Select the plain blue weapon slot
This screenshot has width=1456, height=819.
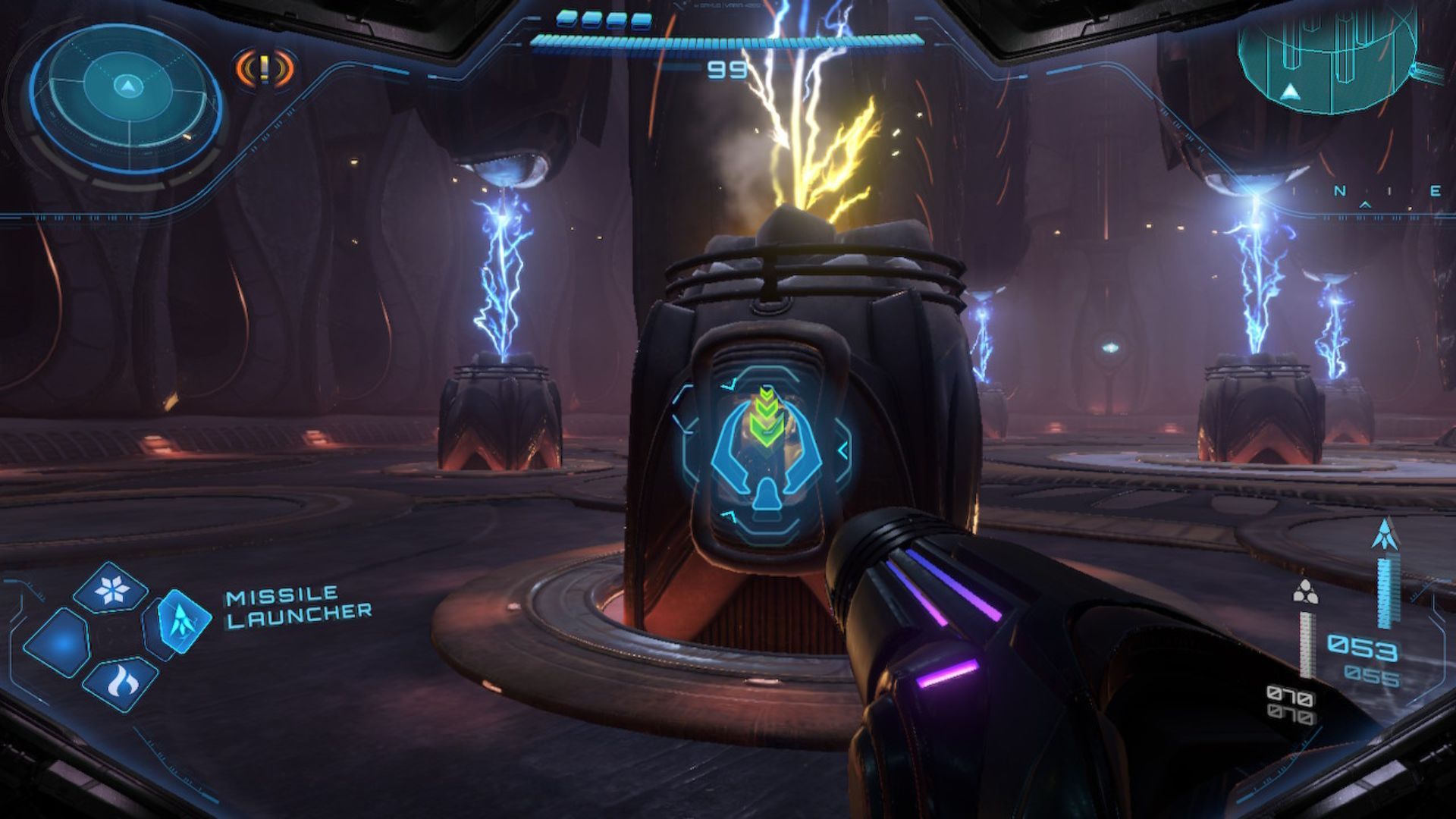tap(58, 643)
